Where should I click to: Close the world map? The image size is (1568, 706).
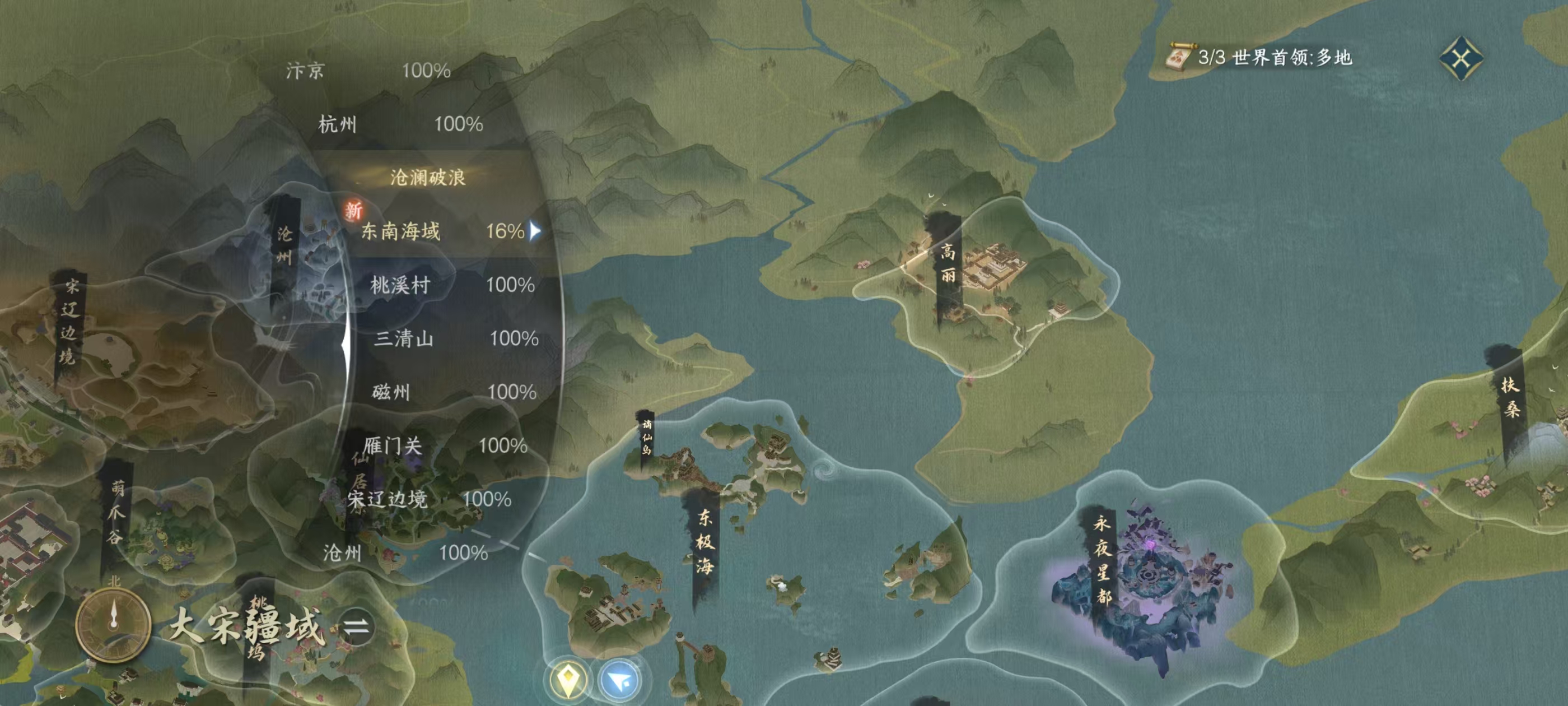click(1461, 58)
